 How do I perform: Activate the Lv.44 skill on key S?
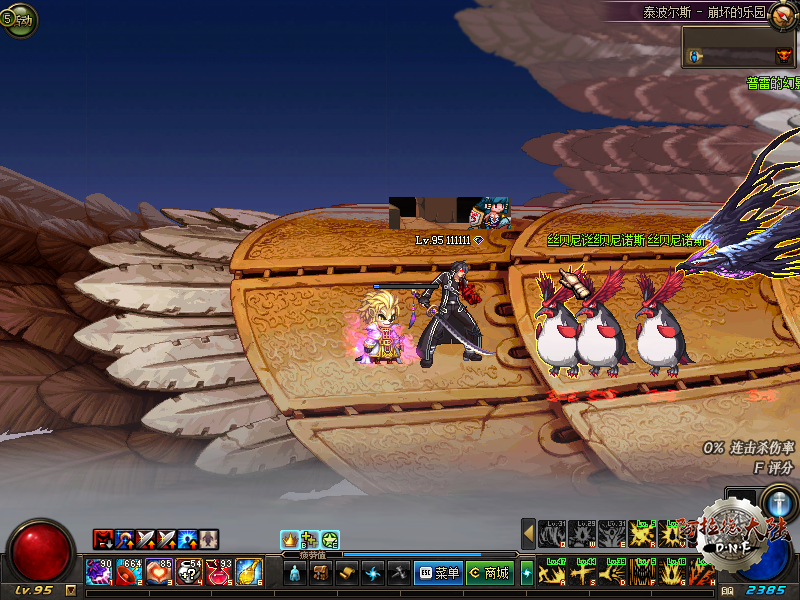(582, 573)
